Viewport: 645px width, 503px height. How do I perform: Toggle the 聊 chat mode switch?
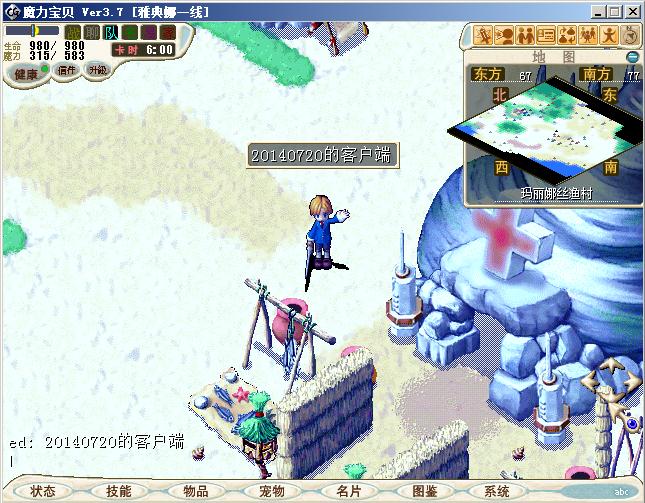91,33
